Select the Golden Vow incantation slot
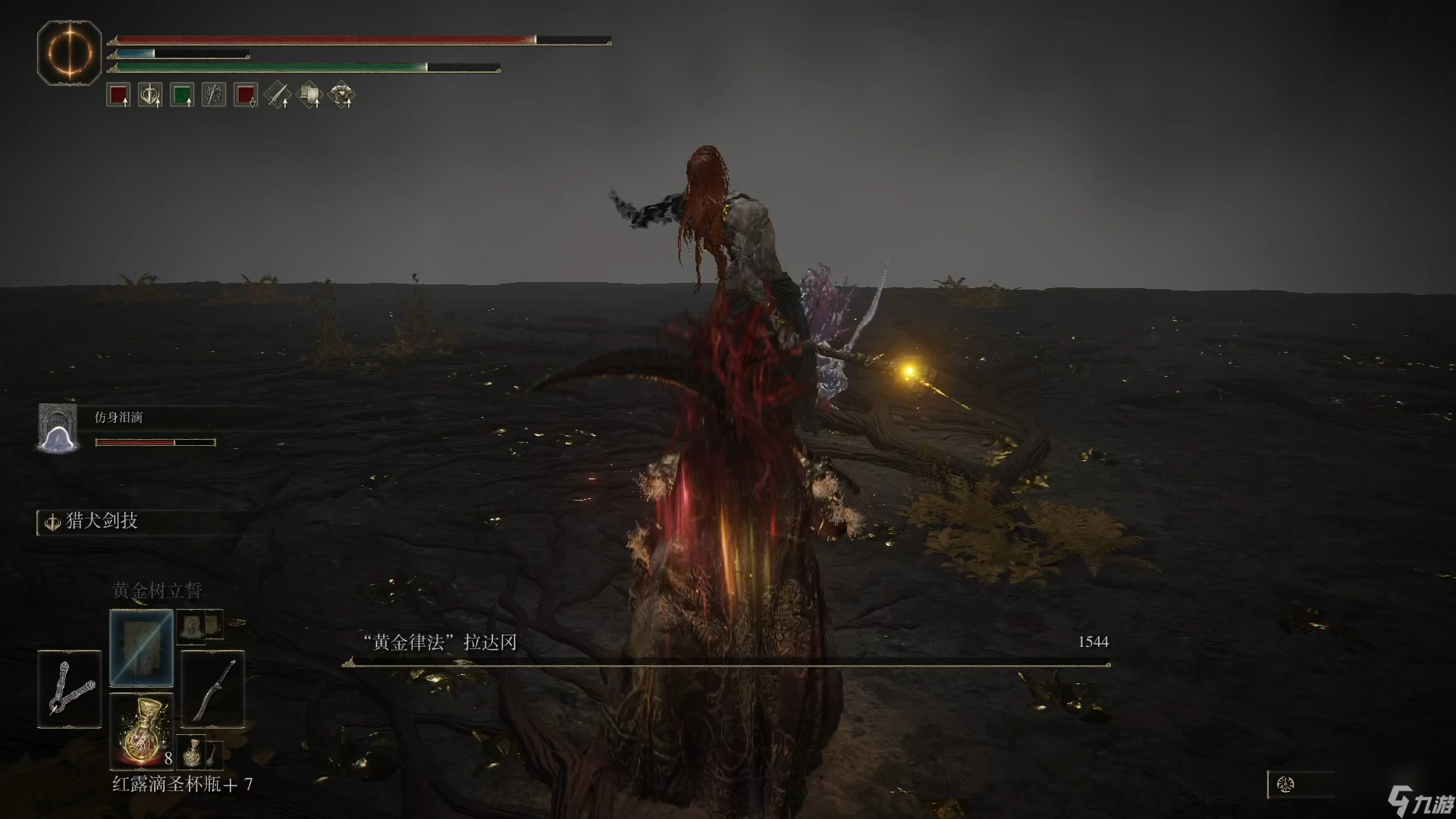This screenshot has width=1456, height=819. [142, 648]
